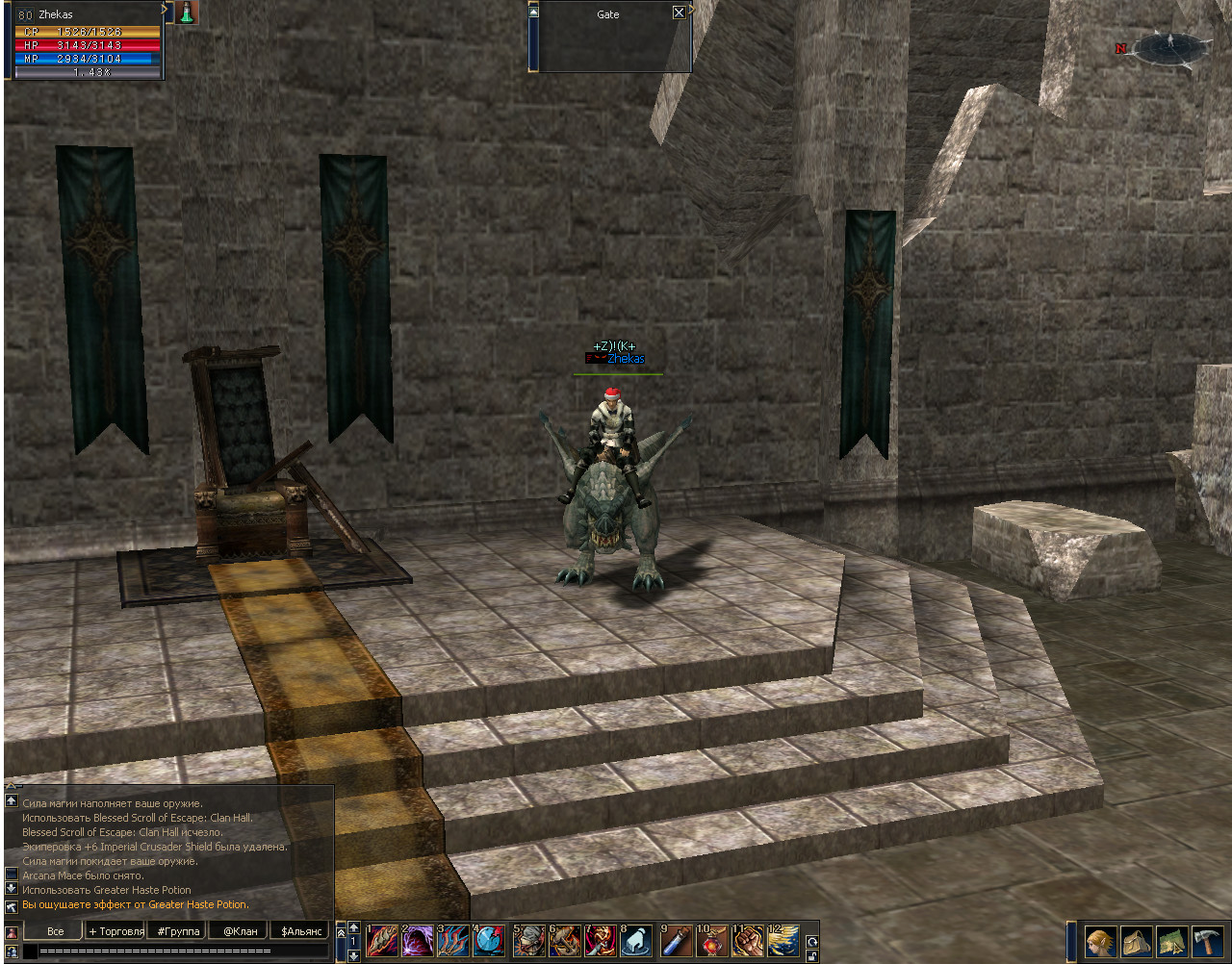
Task: Close the Gate target window
Action: pos(679,13)
